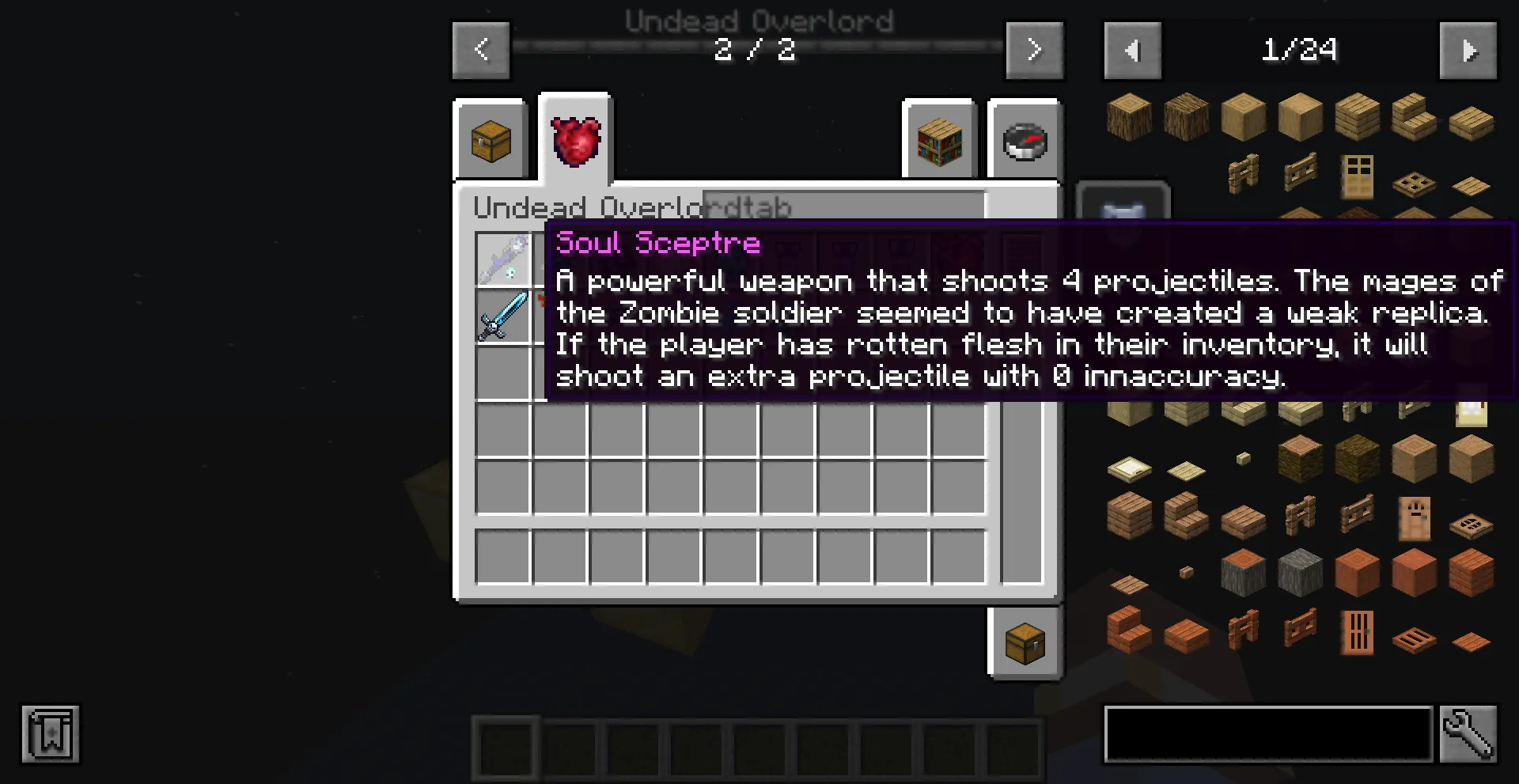This screenshot has width=1519, height=784.
Task: Pick the stripped oak wood block
Action: tap(1300, 116)
